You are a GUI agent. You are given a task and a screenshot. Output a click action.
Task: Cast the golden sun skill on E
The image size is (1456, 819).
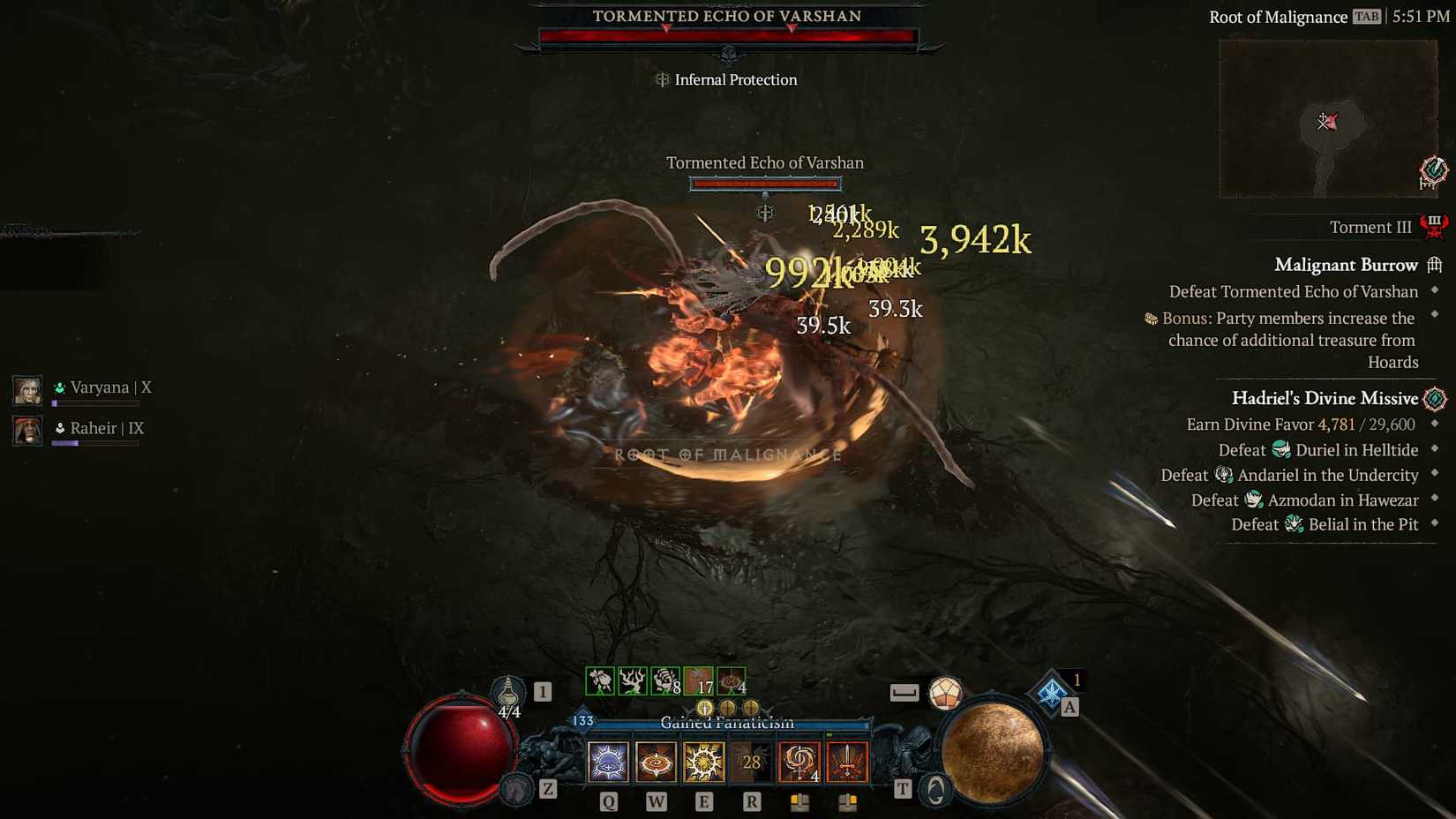[703, 762]
